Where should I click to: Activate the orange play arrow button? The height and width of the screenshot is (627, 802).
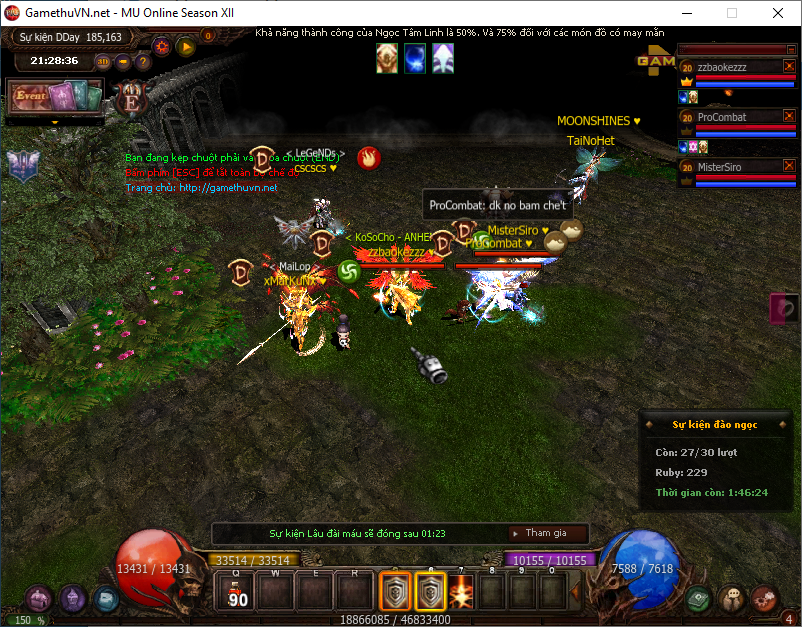(x=185, y=46)
